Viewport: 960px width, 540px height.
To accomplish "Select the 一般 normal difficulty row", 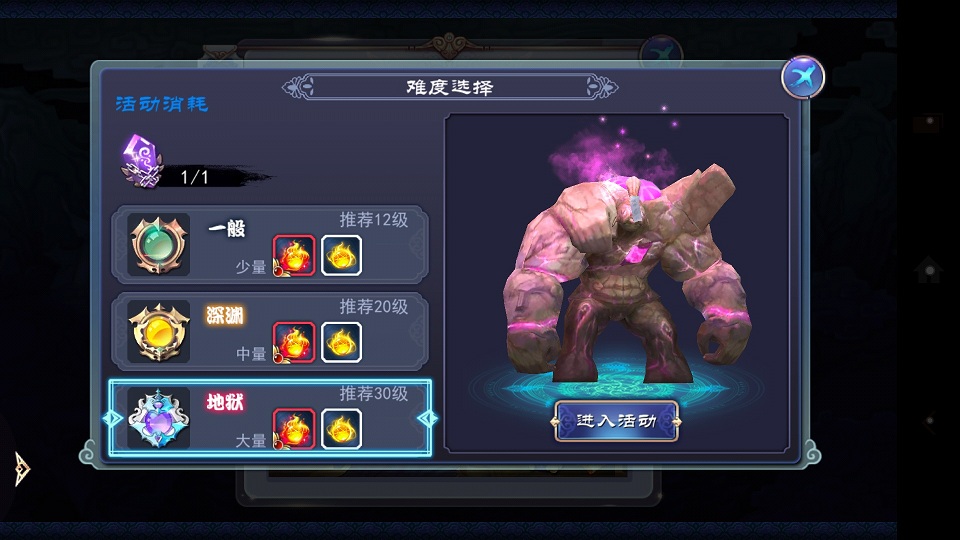I will (x=269, y=245).
